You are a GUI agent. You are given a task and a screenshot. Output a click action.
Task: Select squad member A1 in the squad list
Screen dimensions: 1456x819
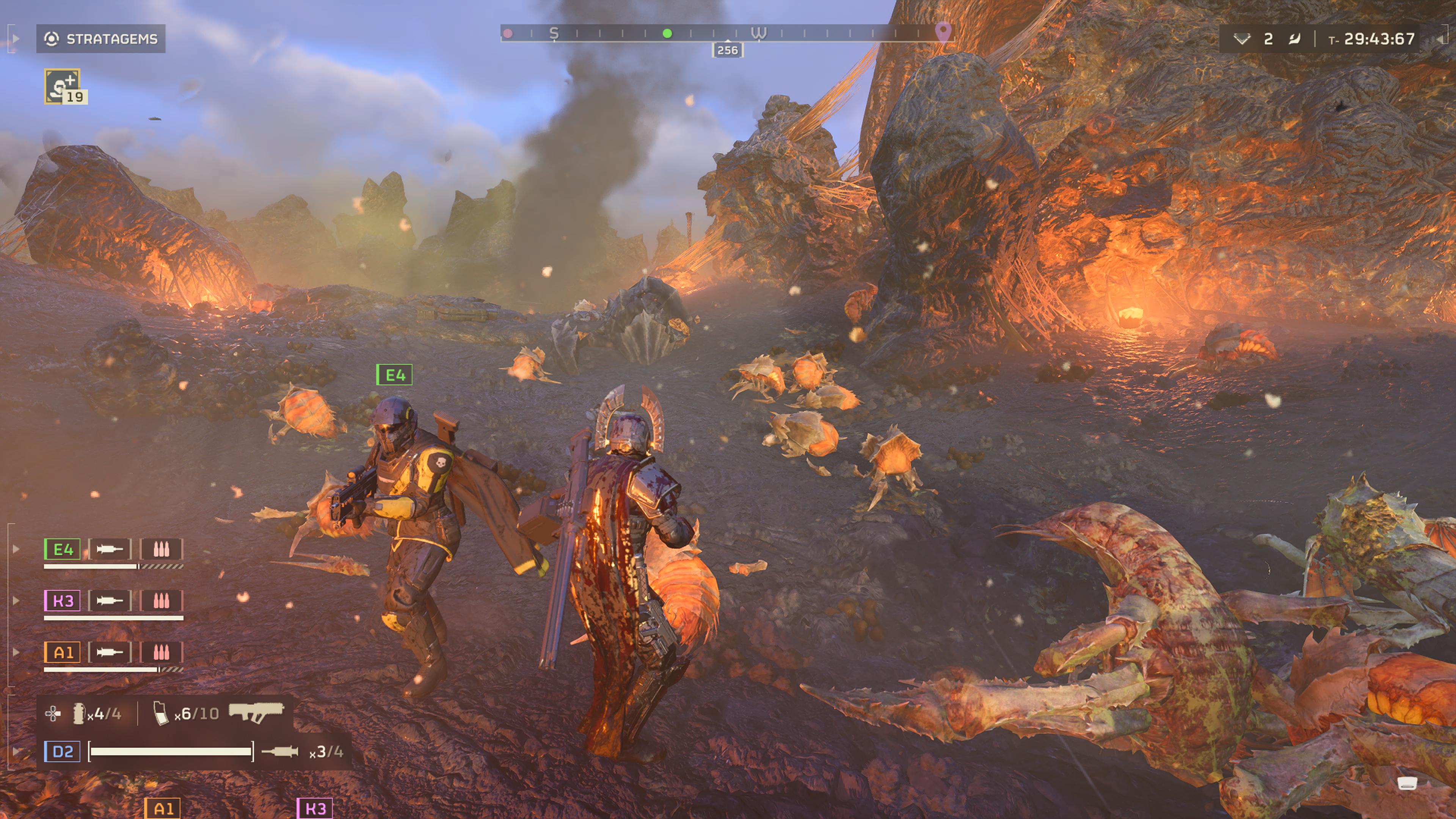[63, 653]
